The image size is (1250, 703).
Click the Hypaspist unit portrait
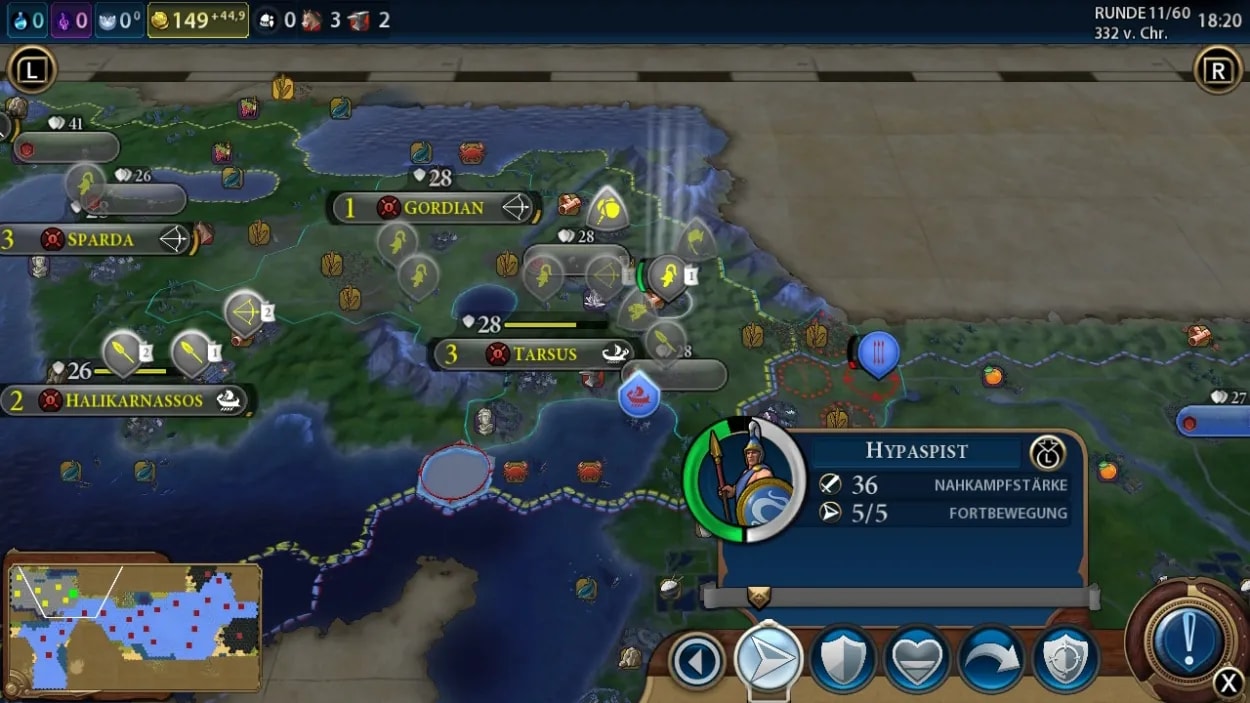pyautogui.click(x=743, y=479)
